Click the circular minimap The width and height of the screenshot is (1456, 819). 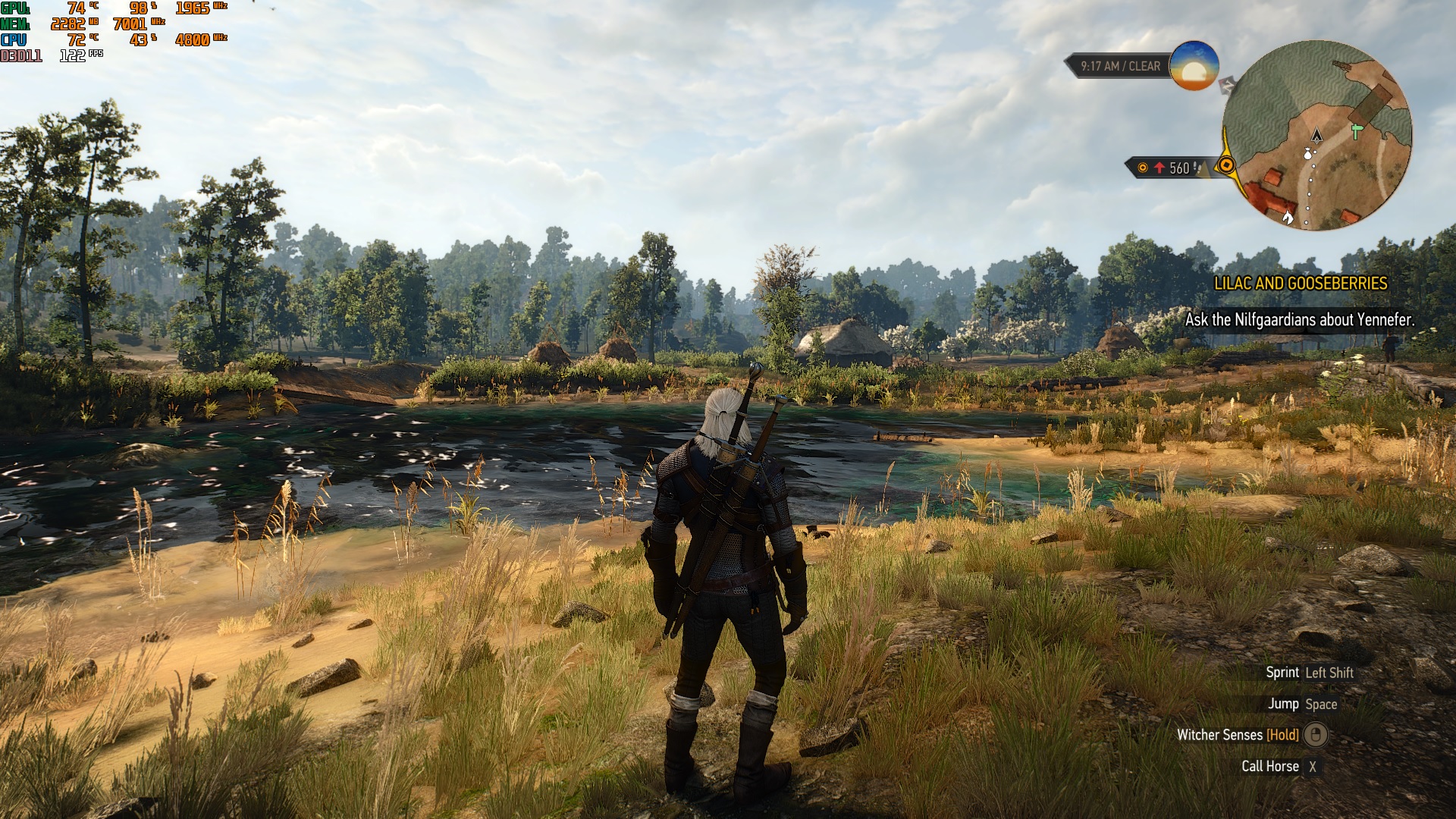(1317, 135)
